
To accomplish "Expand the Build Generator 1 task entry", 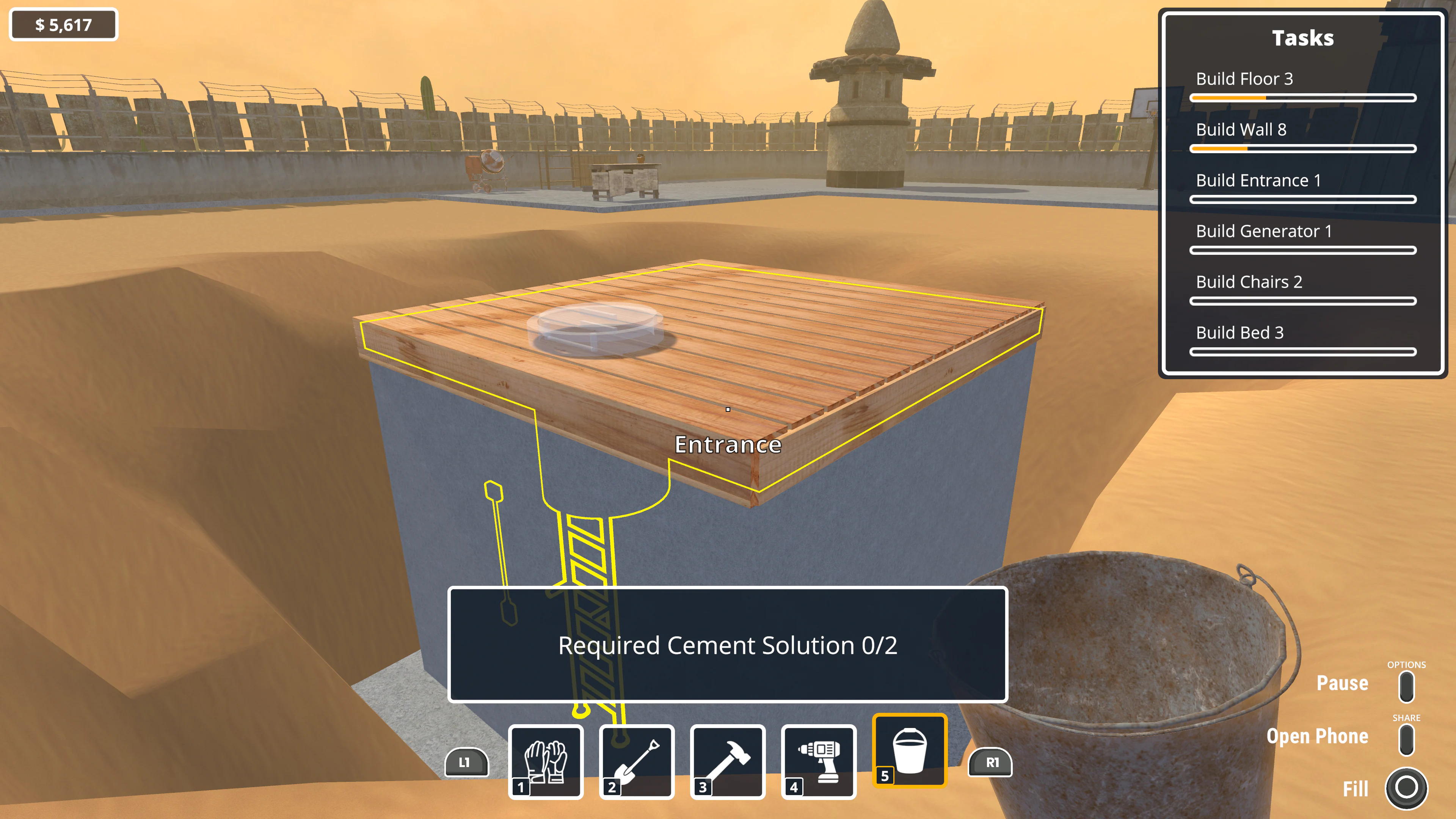I will coord(1265,232).
